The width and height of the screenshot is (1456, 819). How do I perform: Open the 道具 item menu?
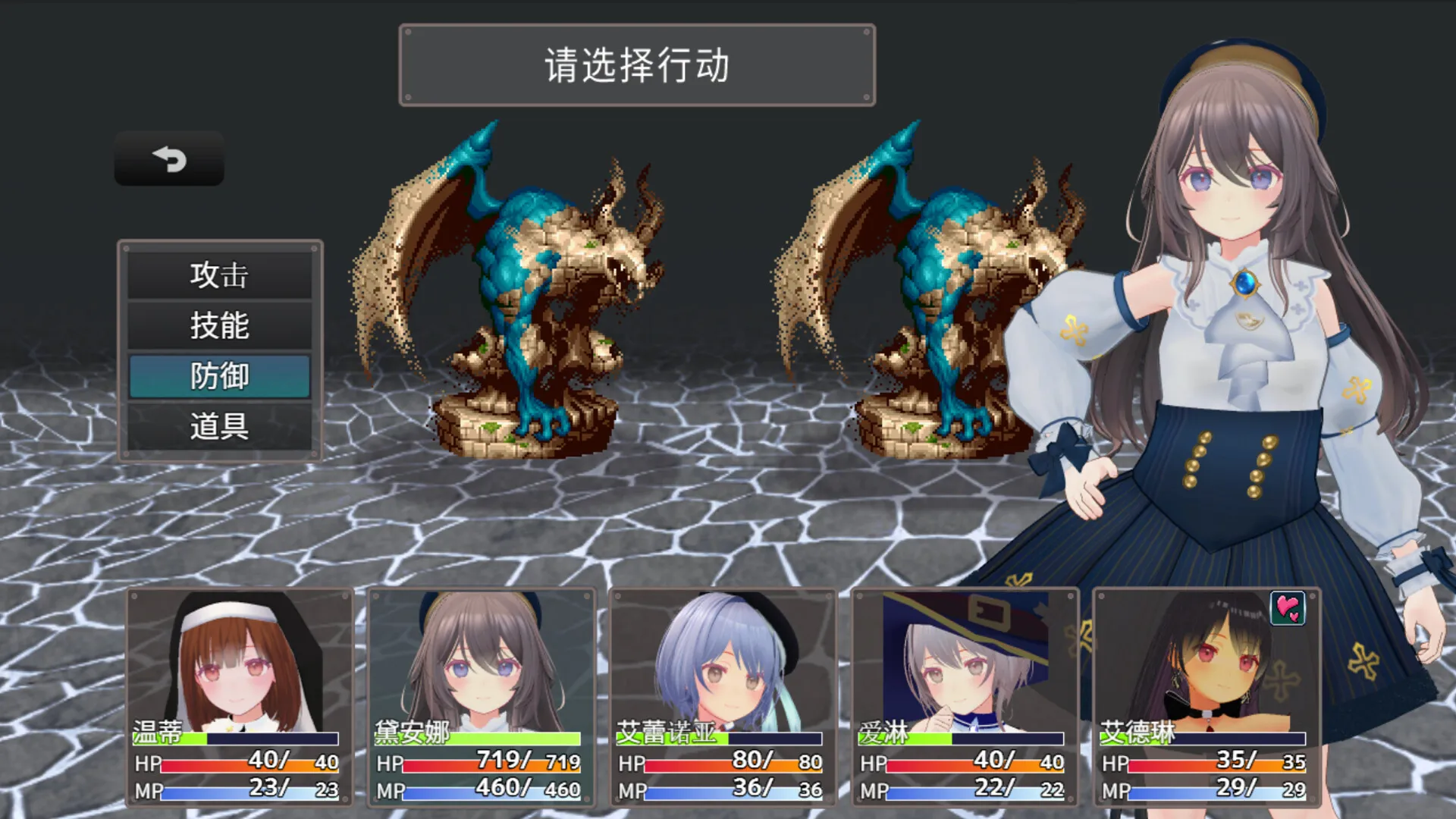pos(220,425)
